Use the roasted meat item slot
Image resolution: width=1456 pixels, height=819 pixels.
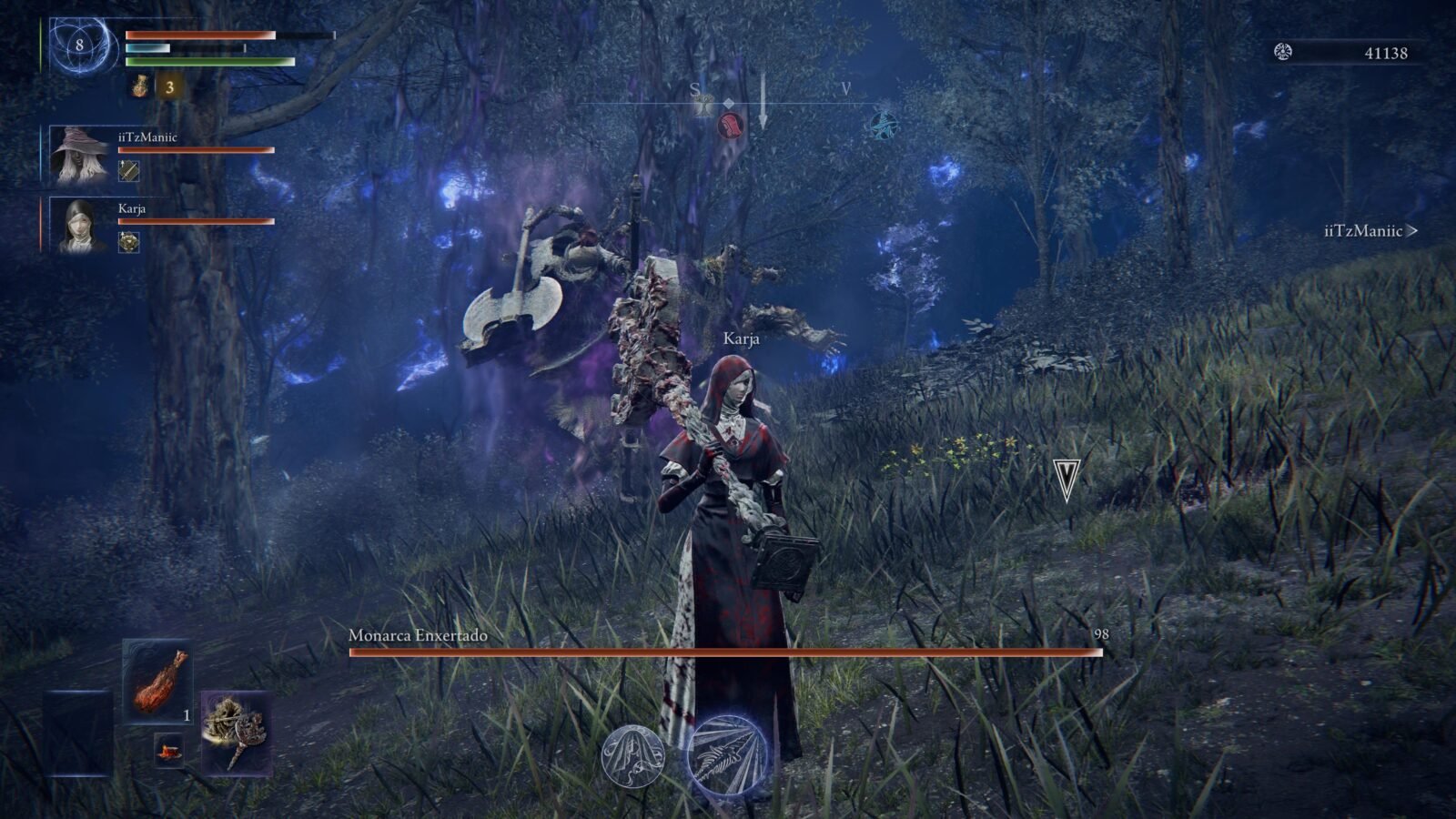click(157, 681)
